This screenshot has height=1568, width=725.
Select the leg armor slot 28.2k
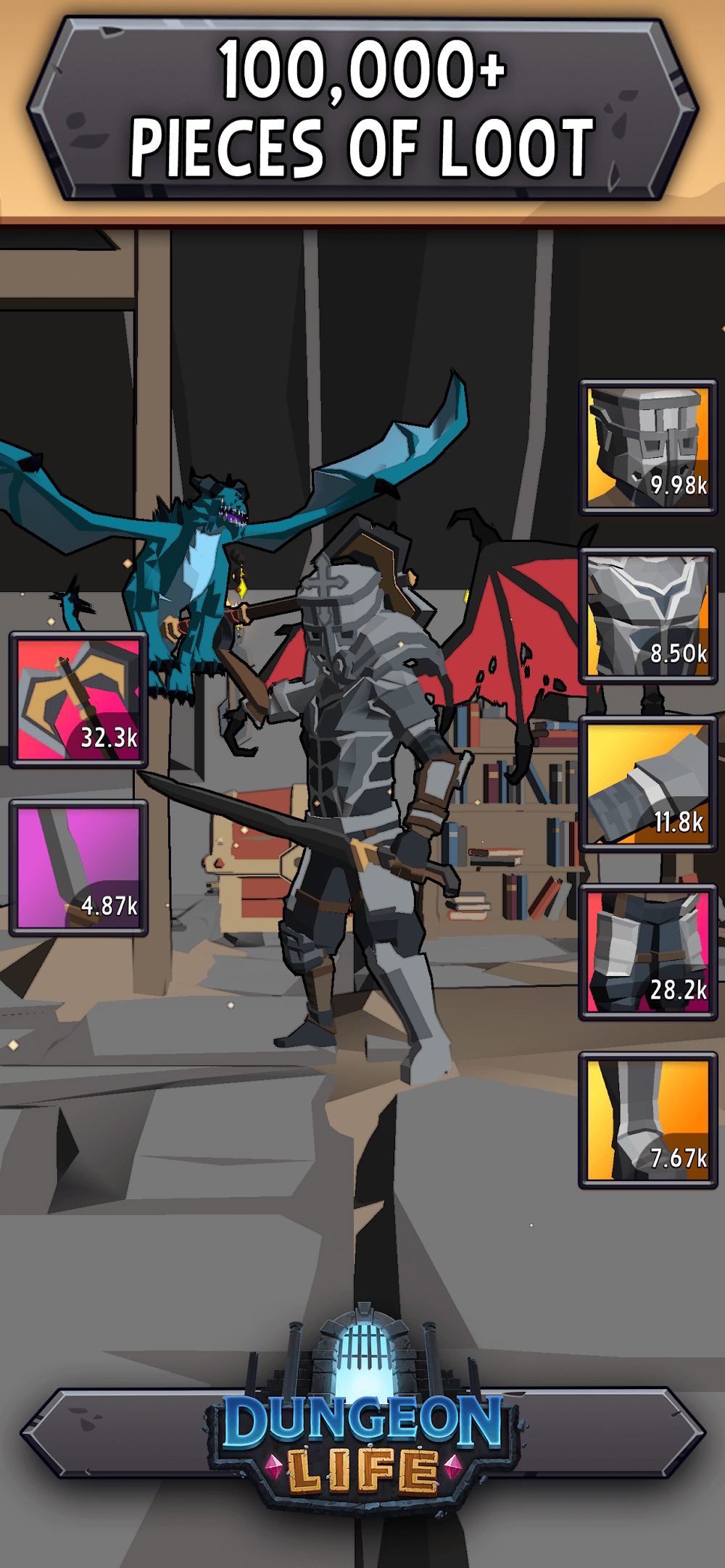(x=647, y=951)
